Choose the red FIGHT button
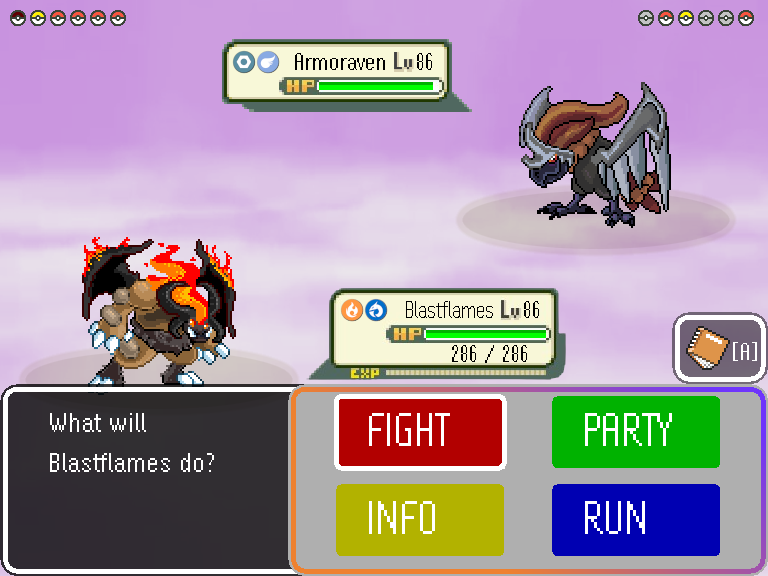The image size is (768, 576). pyautogui.click(x=420, y=432)
